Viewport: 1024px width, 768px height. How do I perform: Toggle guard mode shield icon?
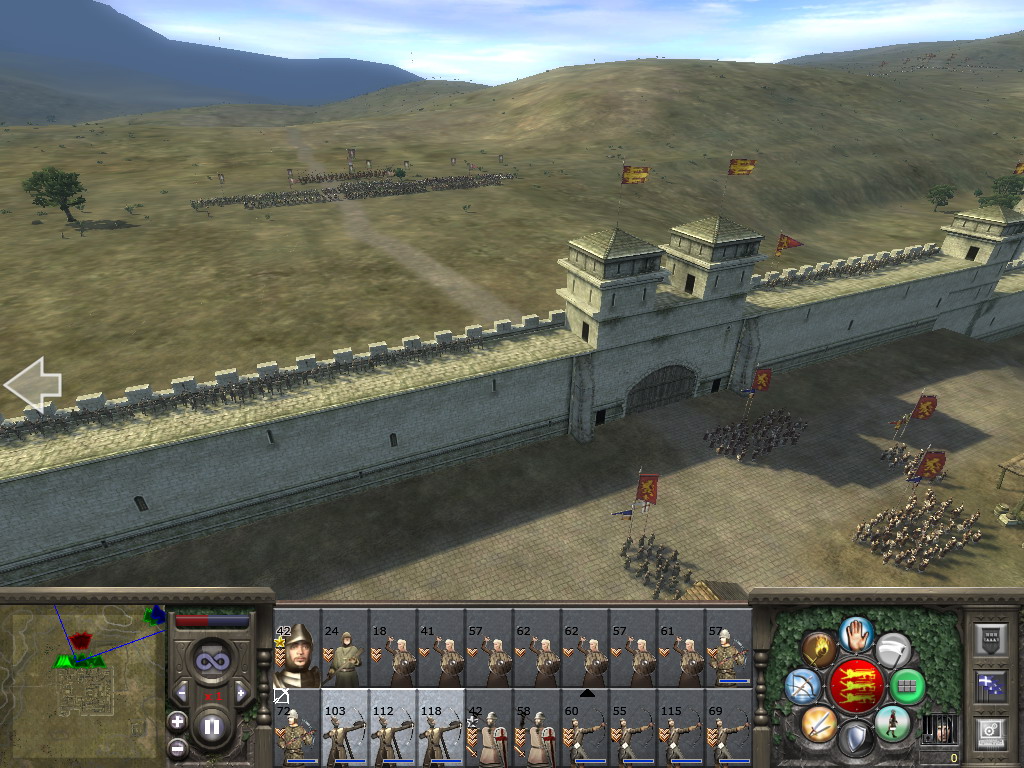[856, 739]
